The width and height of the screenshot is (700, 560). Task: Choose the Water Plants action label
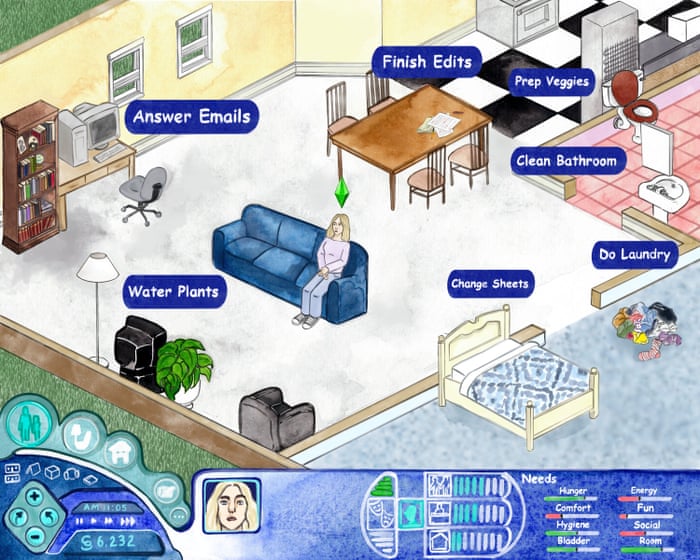(x=174, y=293)
